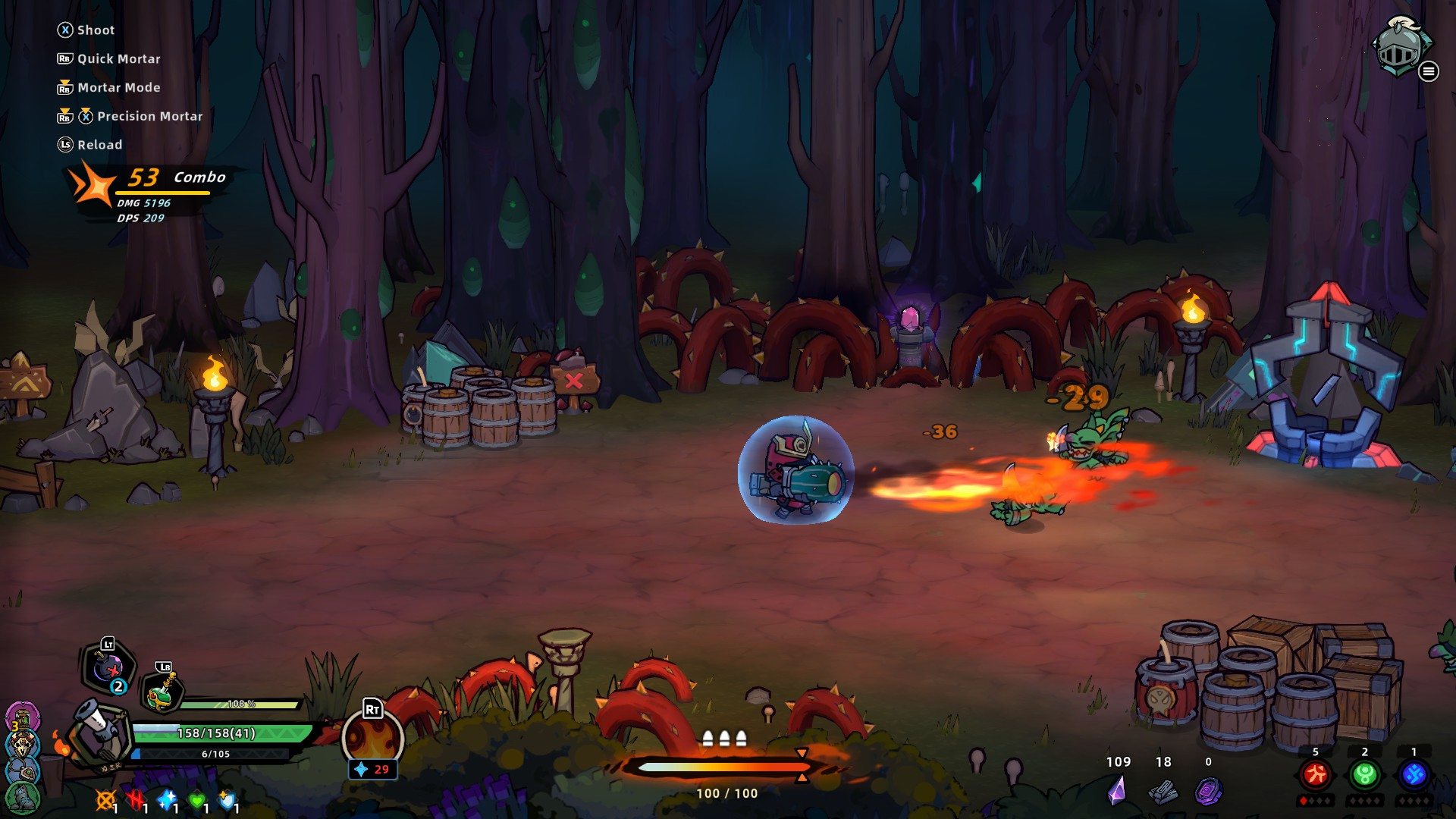Inspect the horned skull relic icon

pos(23,745)
